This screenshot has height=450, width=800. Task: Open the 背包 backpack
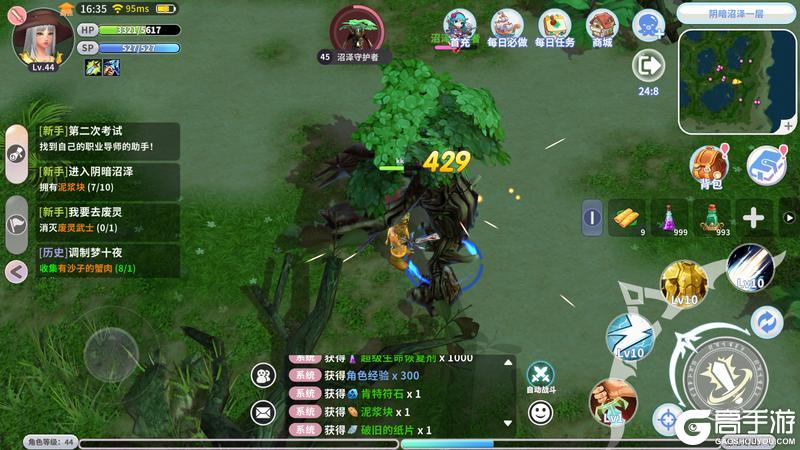pos(711,165)
